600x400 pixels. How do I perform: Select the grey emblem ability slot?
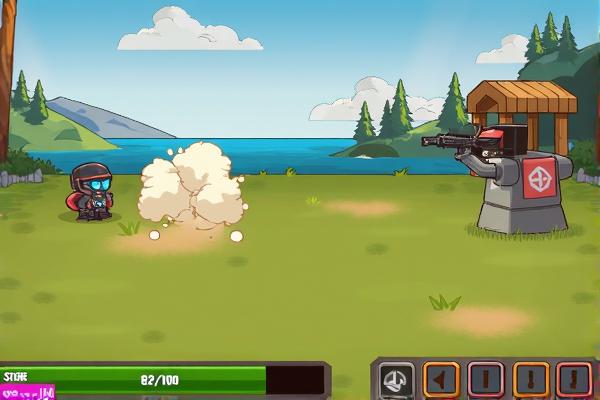click(x=397, y=380)
